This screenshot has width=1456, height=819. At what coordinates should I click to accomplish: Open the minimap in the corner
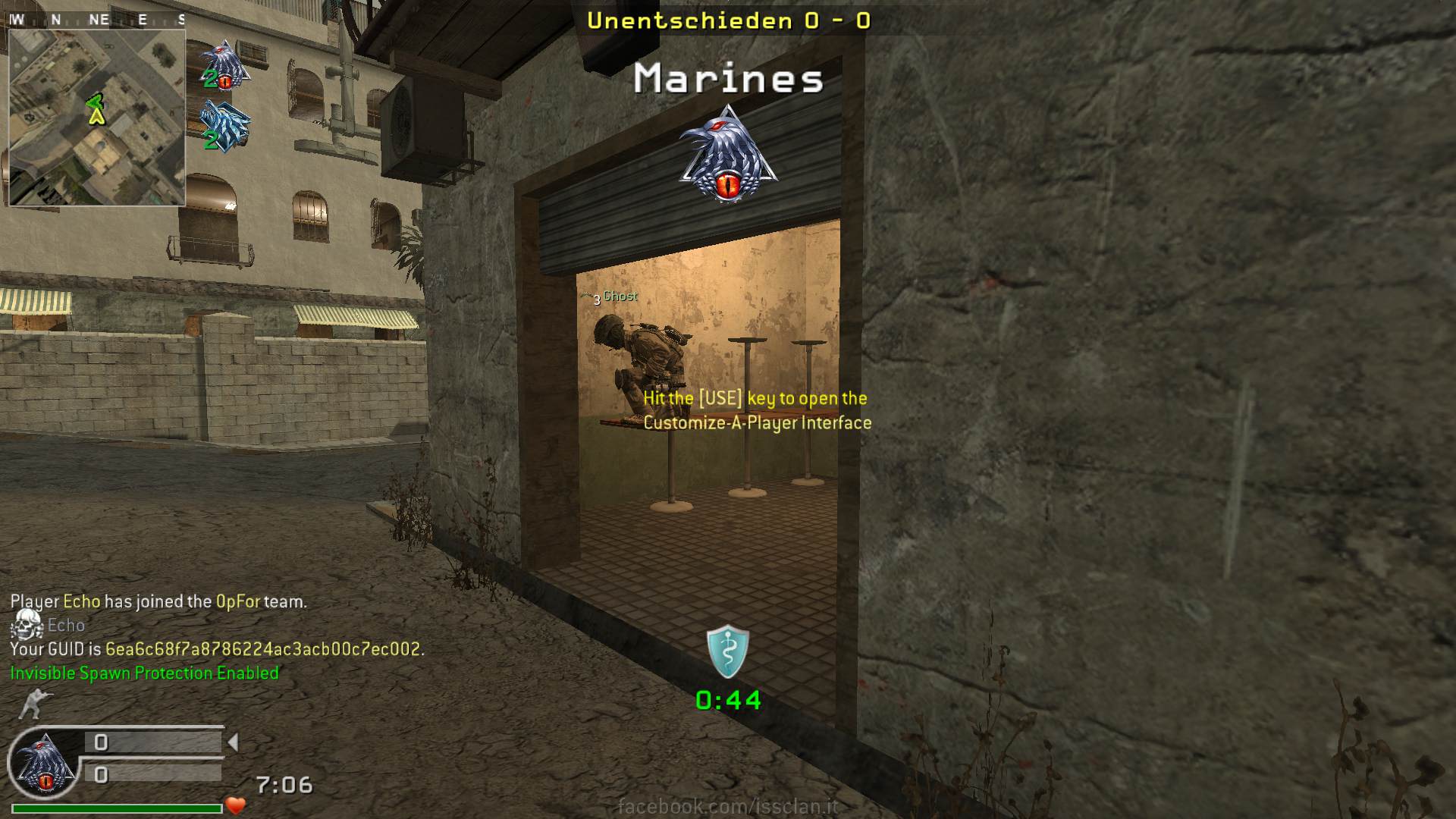point(96,117)
